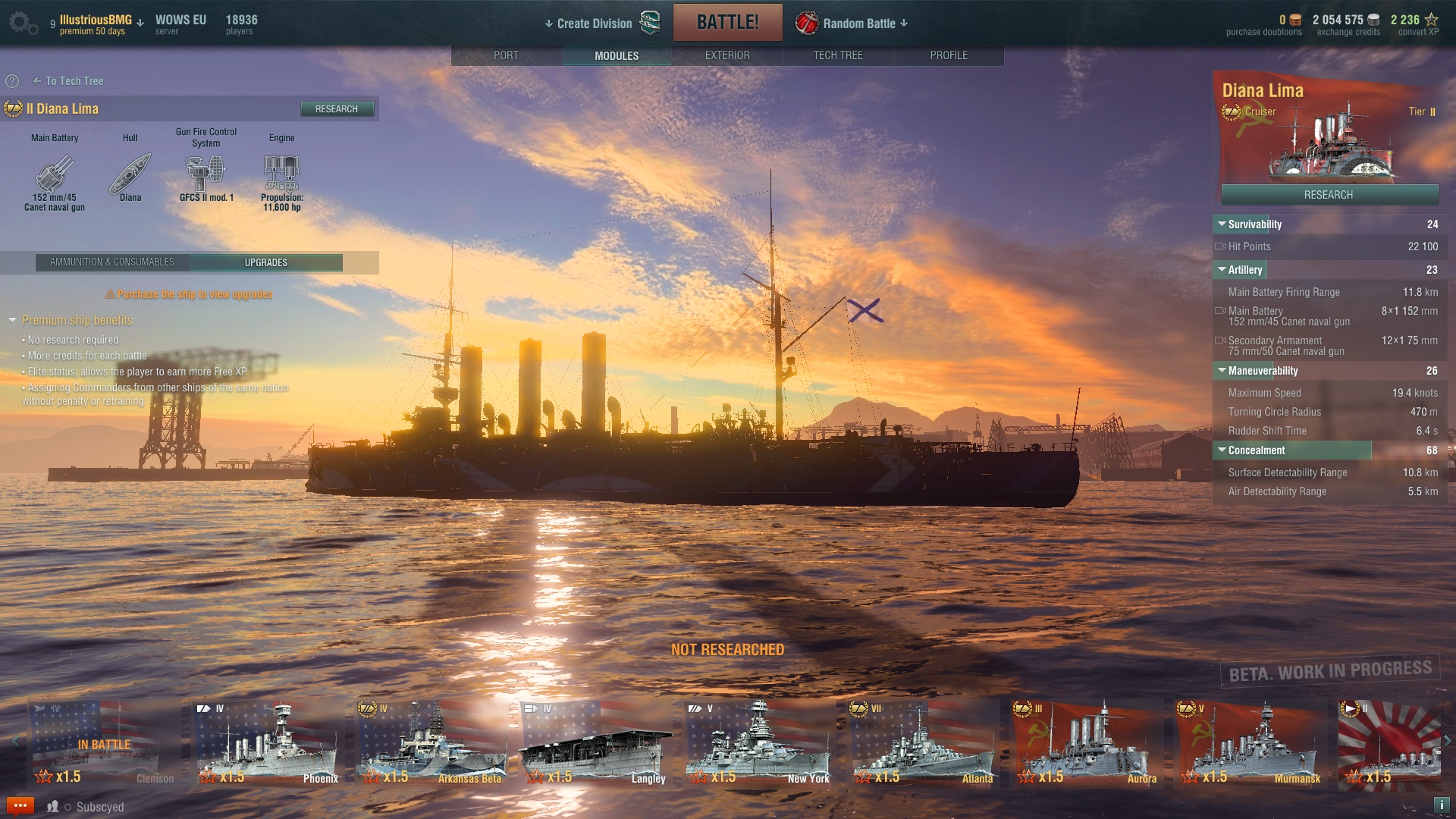Switch to the PORT tab
Image resolution: width=1456 pixels, height=819 pixels.
(x=506, y=55)
